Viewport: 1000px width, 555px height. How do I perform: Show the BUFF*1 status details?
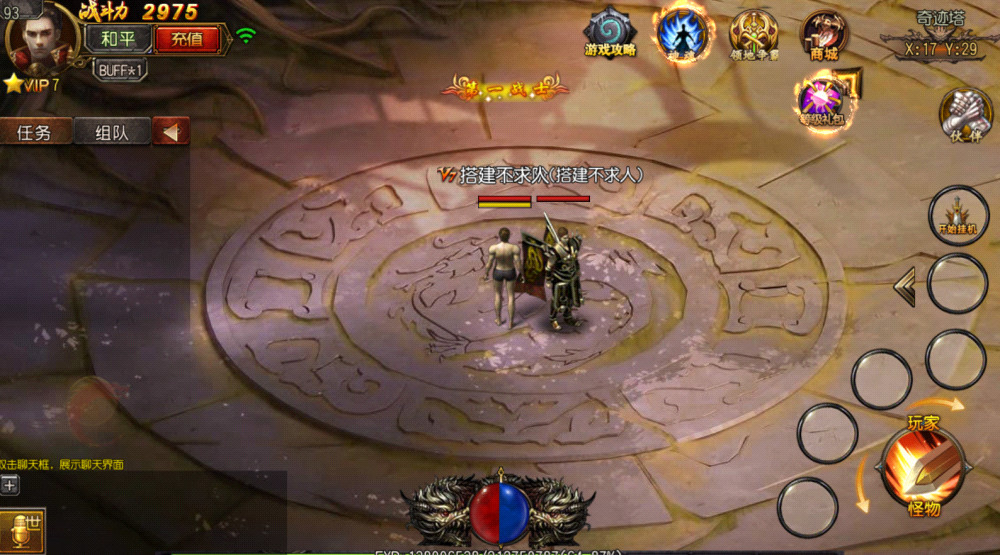point(121,70)
